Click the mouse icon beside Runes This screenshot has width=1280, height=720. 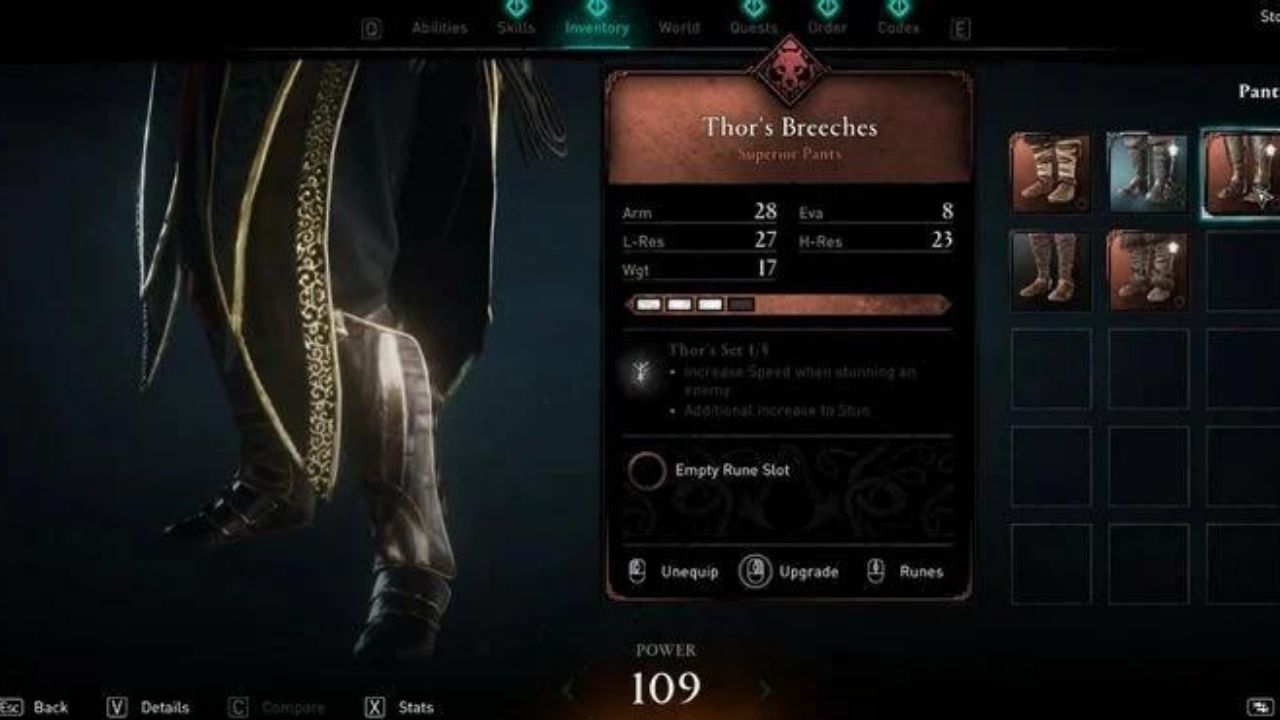(877, 572)
